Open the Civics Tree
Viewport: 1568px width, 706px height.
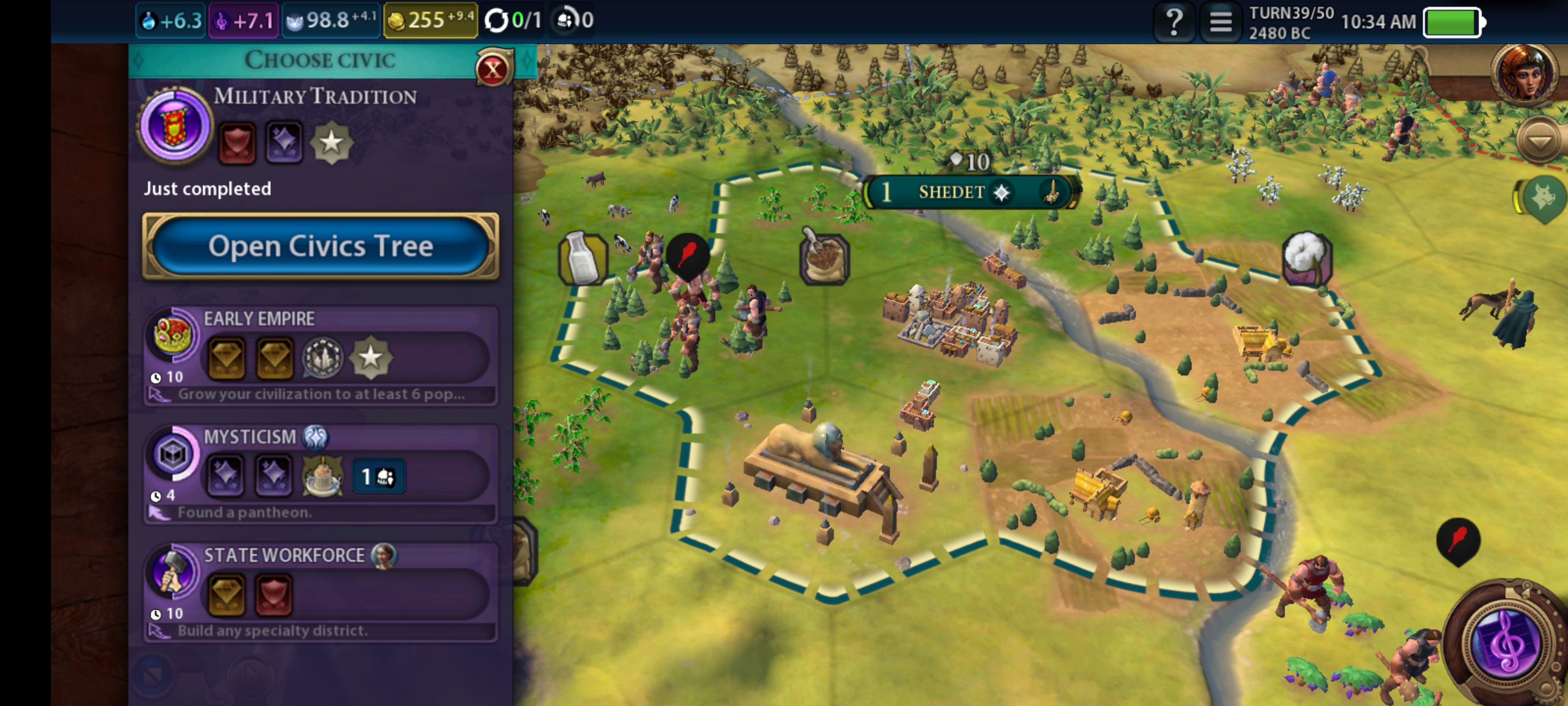pyautogui.click(x=320, y=247)
